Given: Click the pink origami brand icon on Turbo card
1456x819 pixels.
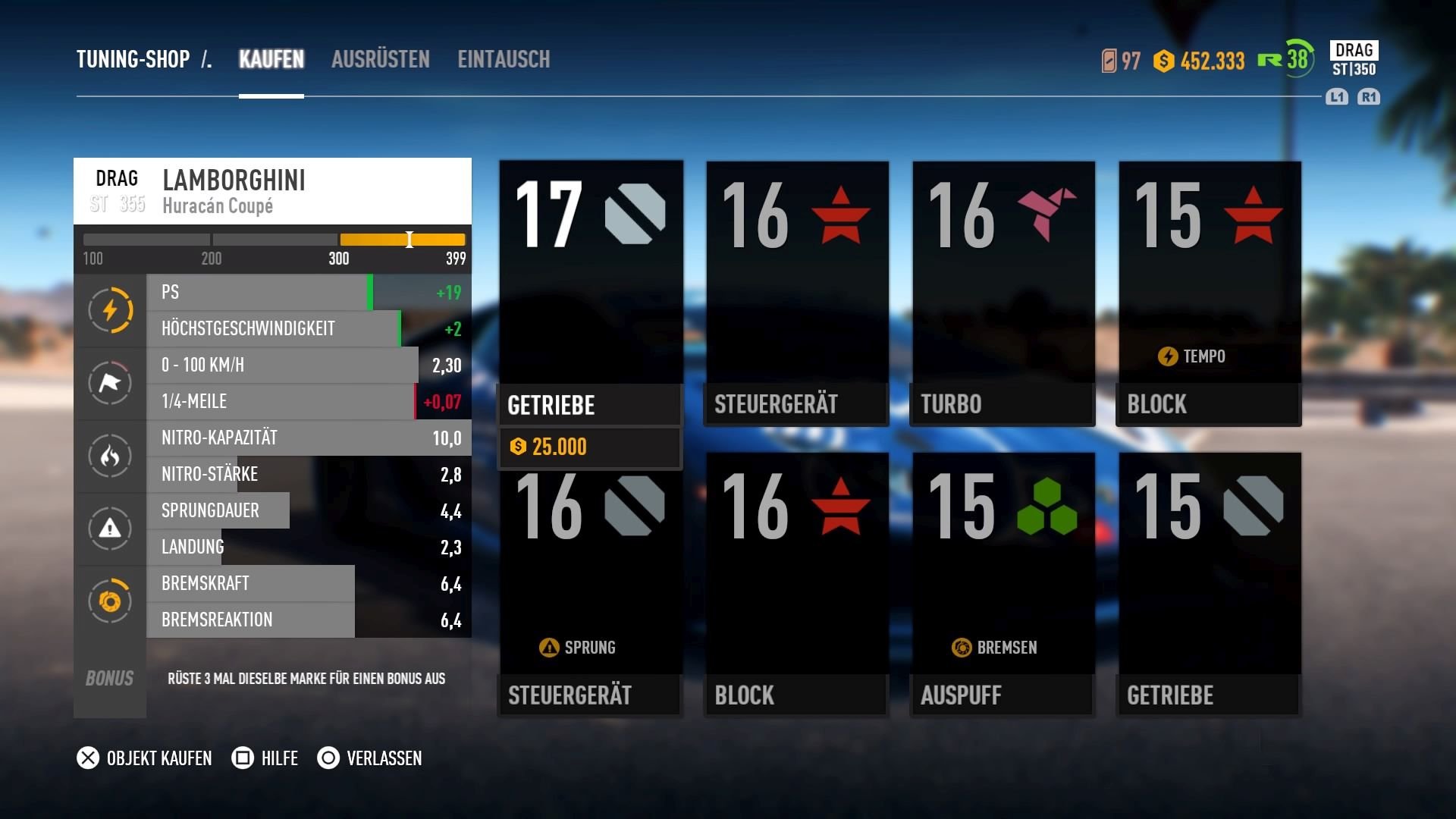Looking at the screenshot, I should pyautogui.click(x=1046, y=215).
